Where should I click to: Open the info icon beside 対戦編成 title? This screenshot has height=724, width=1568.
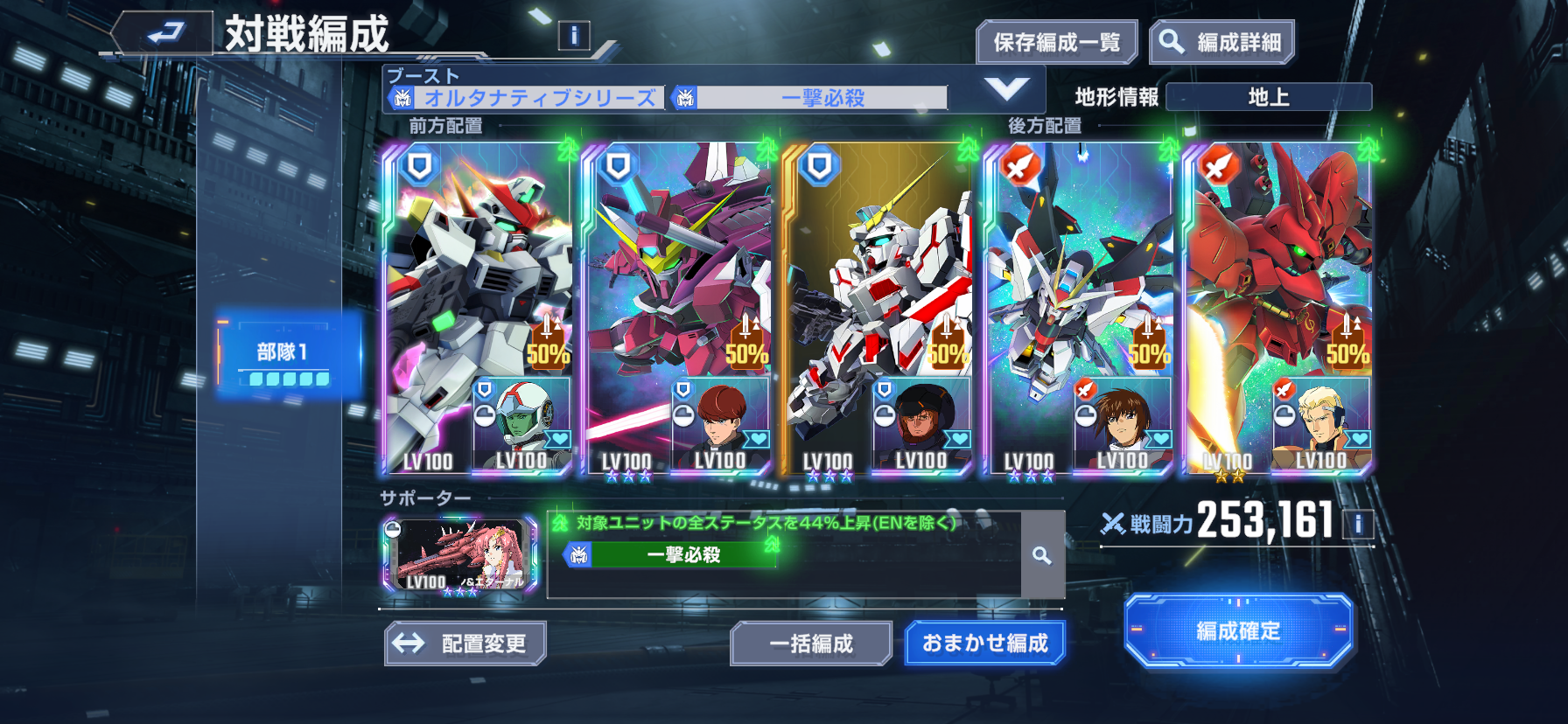(x=574, y=36)
